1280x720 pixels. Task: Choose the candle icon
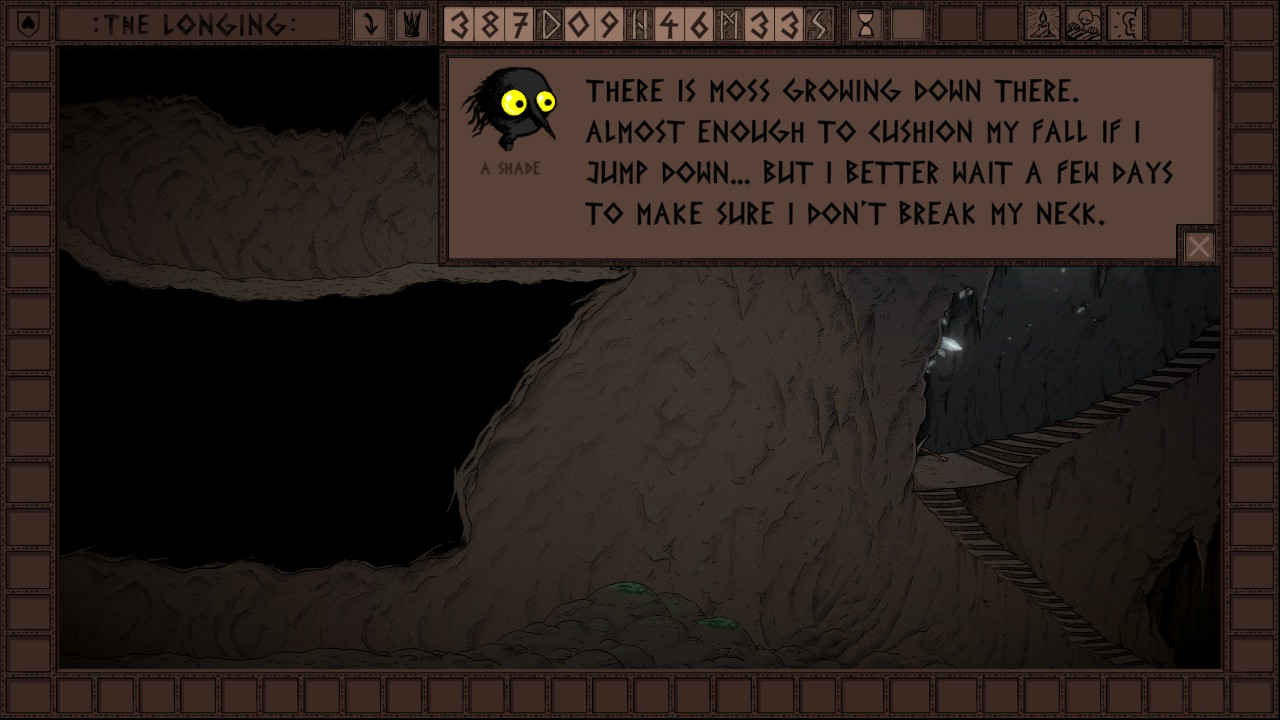(1043, 24)
